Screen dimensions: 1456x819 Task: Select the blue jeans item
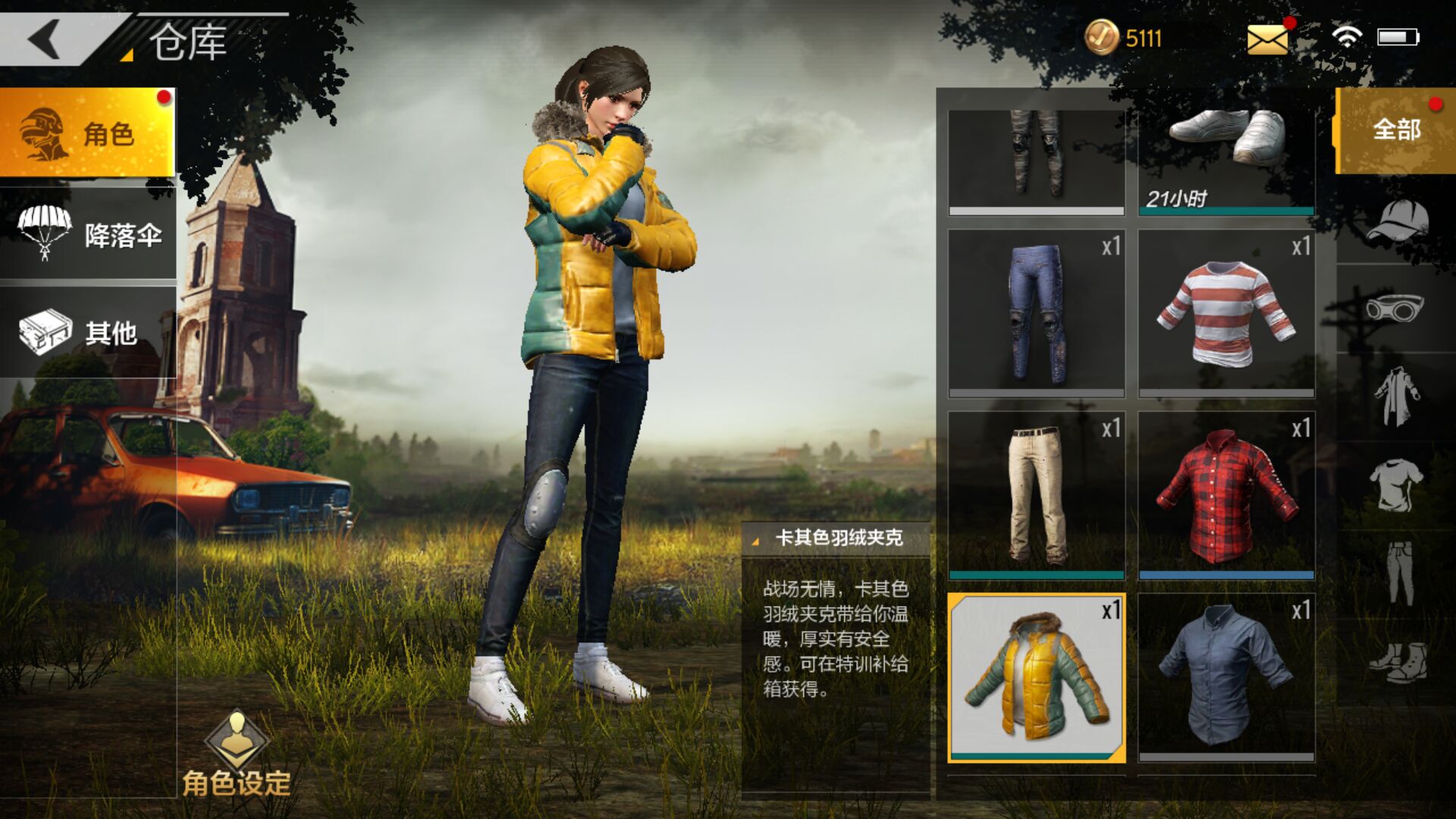[x=1036, y=312]
